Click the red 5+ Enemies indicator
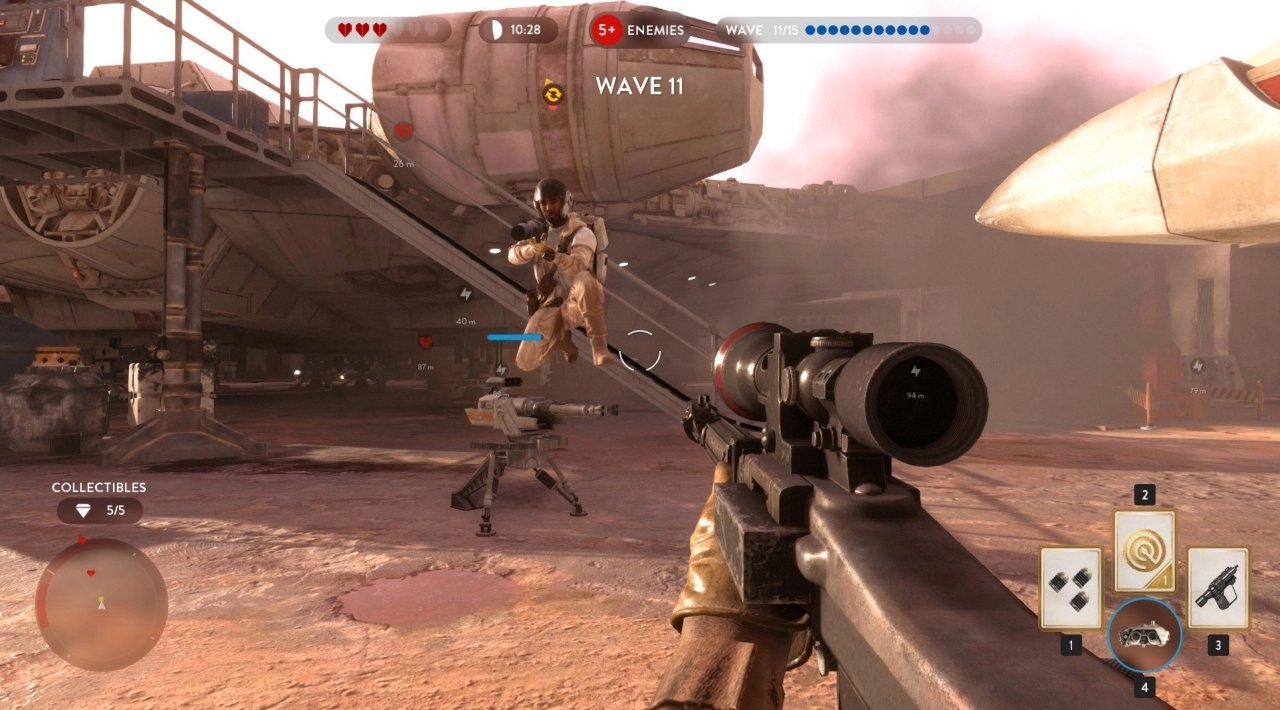1280x710 pixels. (639, 30)
